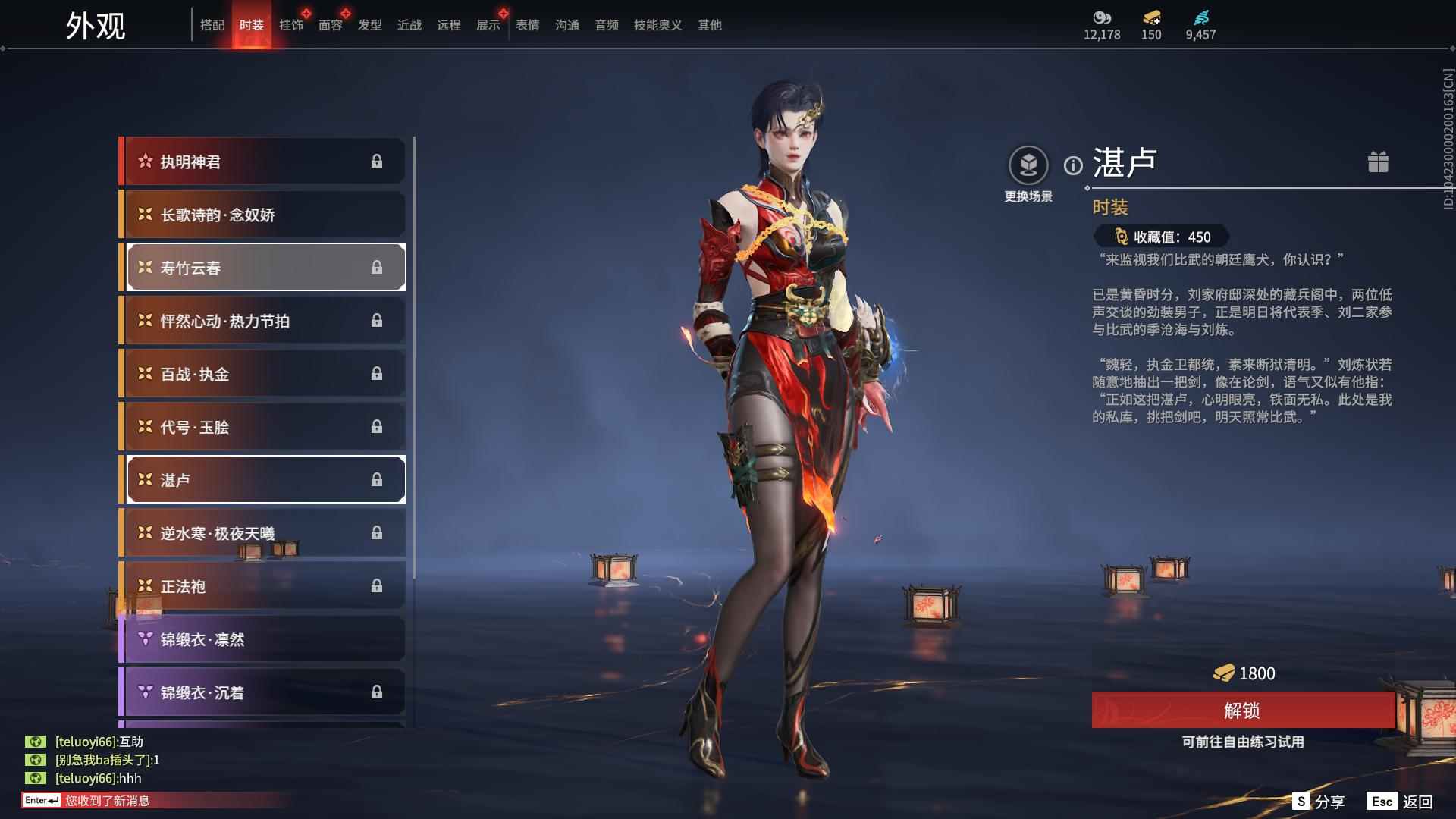Switch to the 表情 tab
The width and height of the screenshot is (1456, 819).
[x=527, y=24]
